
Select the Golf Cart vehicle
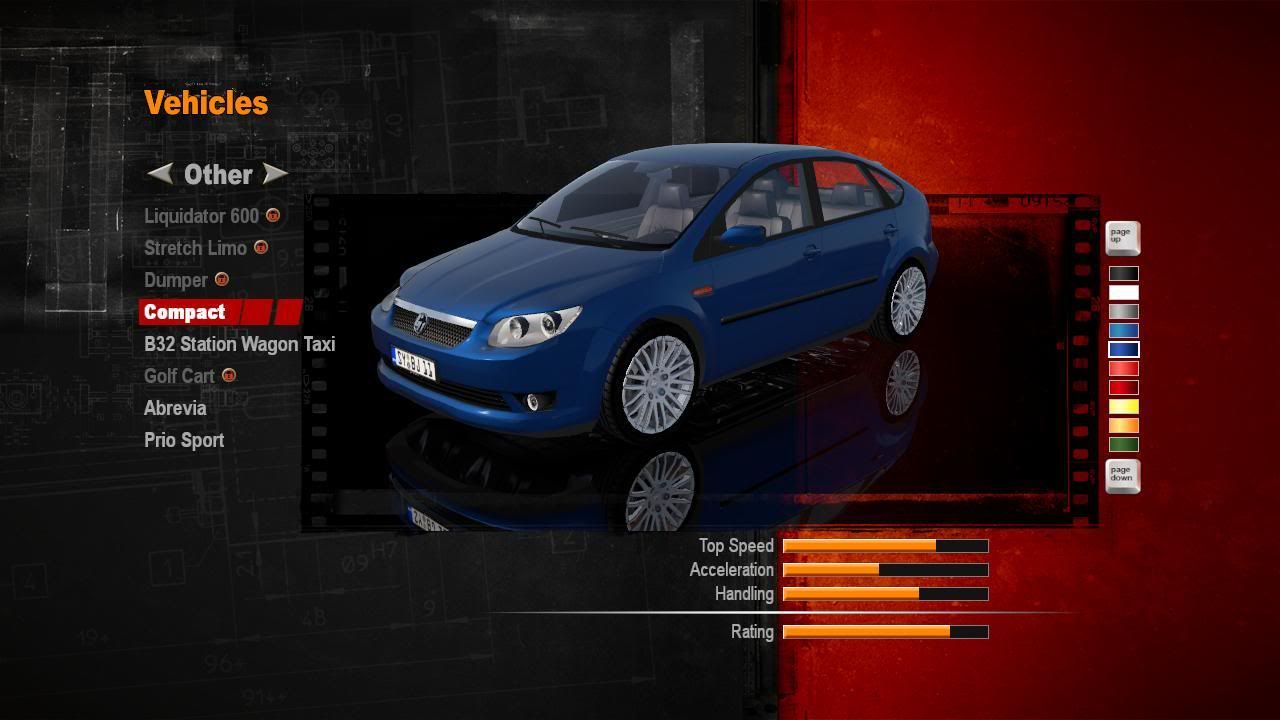point(179,376)
